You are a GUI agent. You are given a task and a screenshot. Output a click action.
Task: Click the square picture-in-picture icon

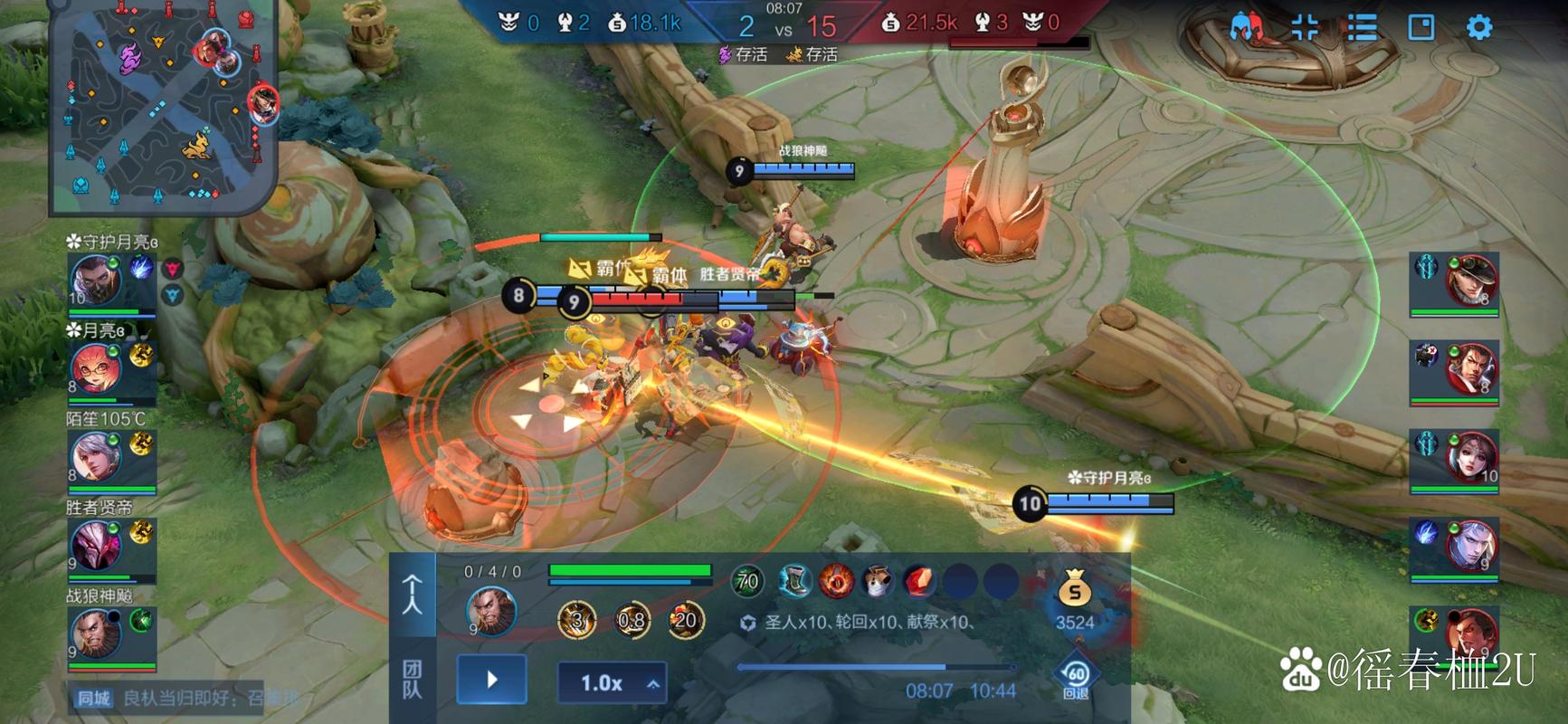pyautogui.click(x=1421, y=27)
